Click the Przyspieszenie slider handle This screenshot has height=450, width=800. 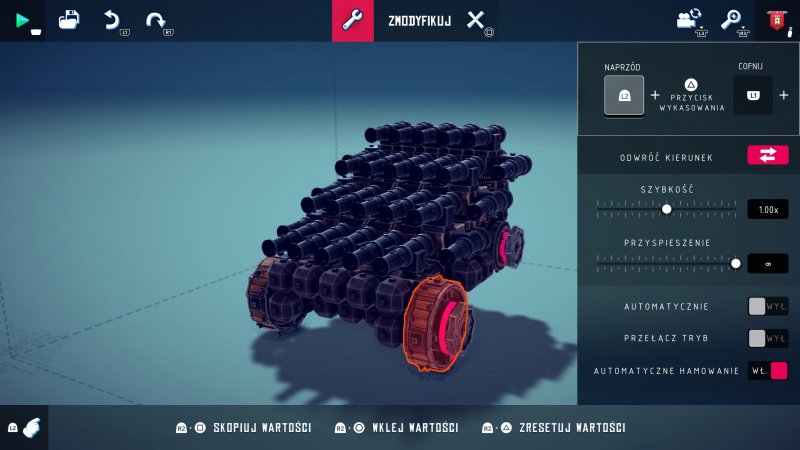click(736, 263)
